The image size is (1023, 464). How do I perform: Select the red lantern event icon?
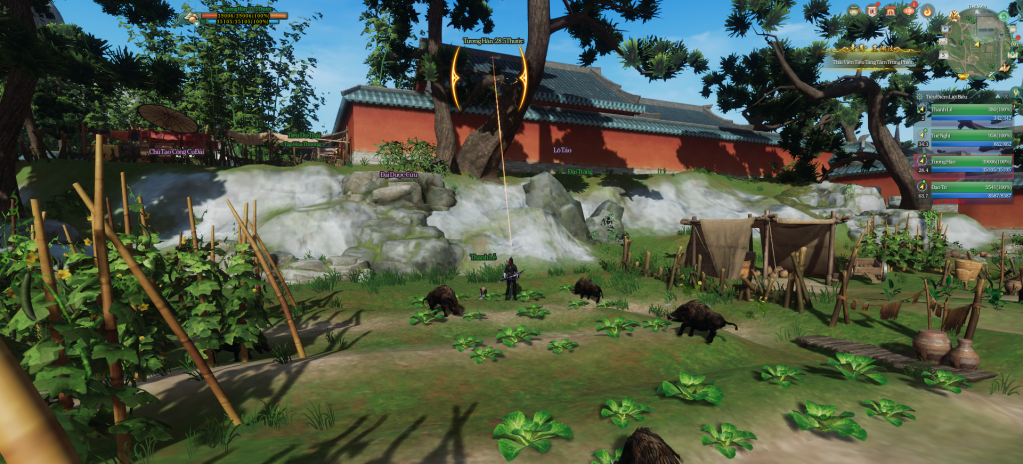click(x=908, y=10)
